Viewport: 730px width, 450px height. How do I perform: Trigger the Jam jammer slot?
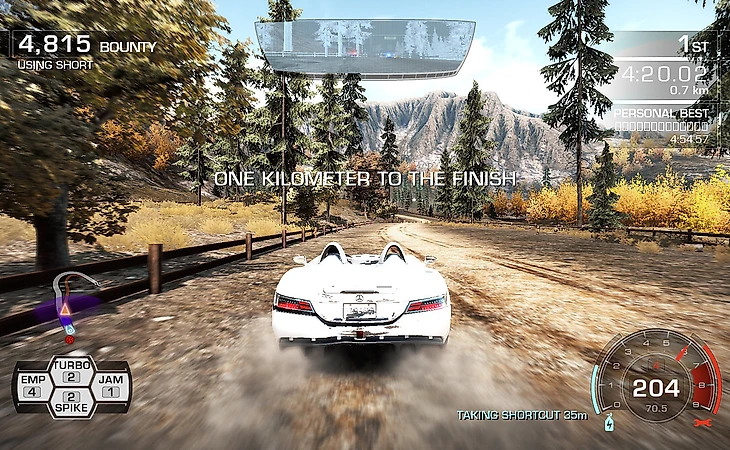pyautogui.click(x=110, y=386)
